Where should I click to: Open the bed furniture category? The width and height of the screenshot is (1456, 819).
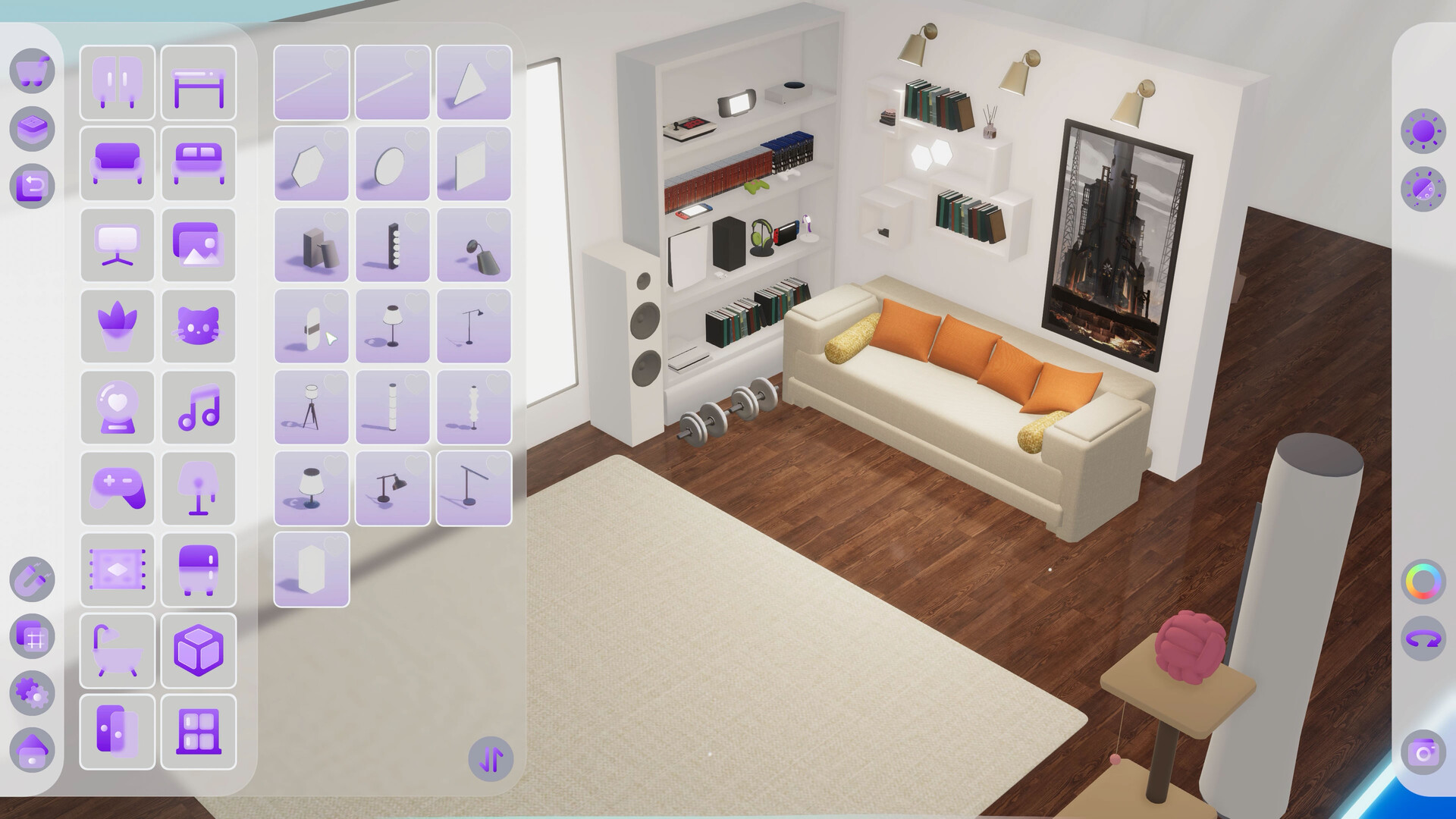click(199, 163)
